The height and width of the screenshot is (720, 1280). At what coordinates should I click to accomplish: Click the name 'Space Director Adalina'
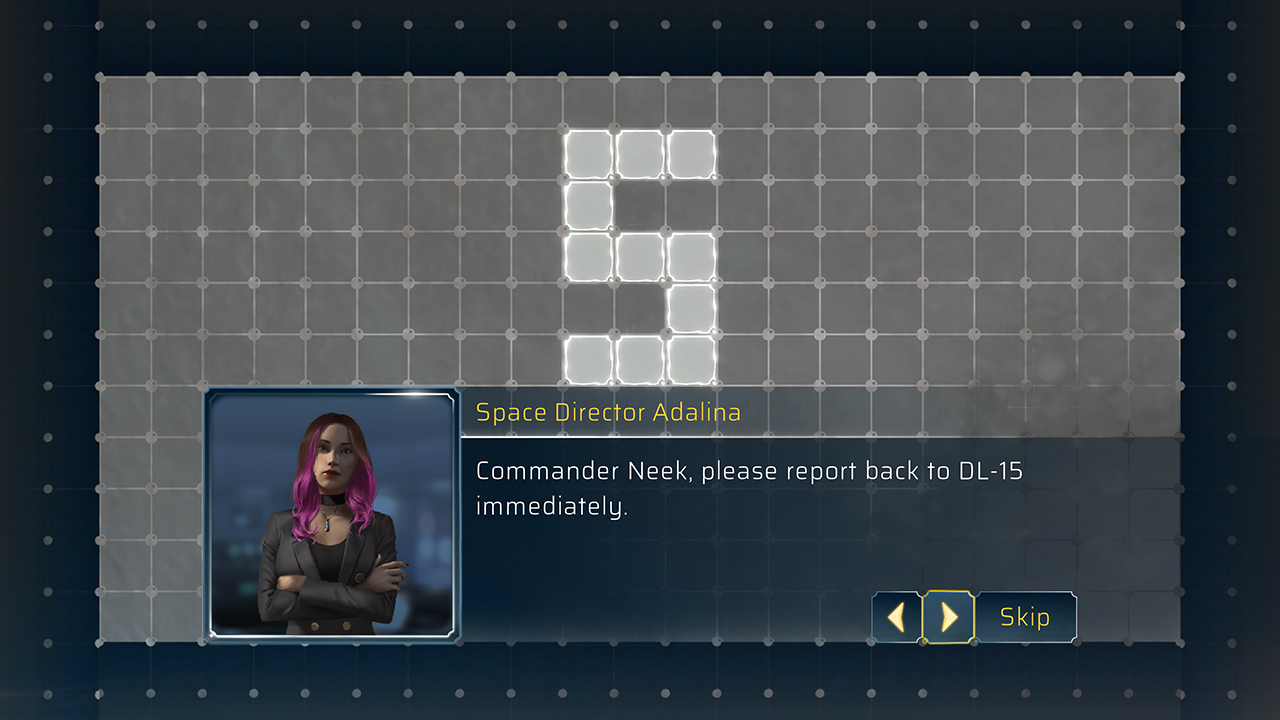pyautogui.click(x=609, y=412)
